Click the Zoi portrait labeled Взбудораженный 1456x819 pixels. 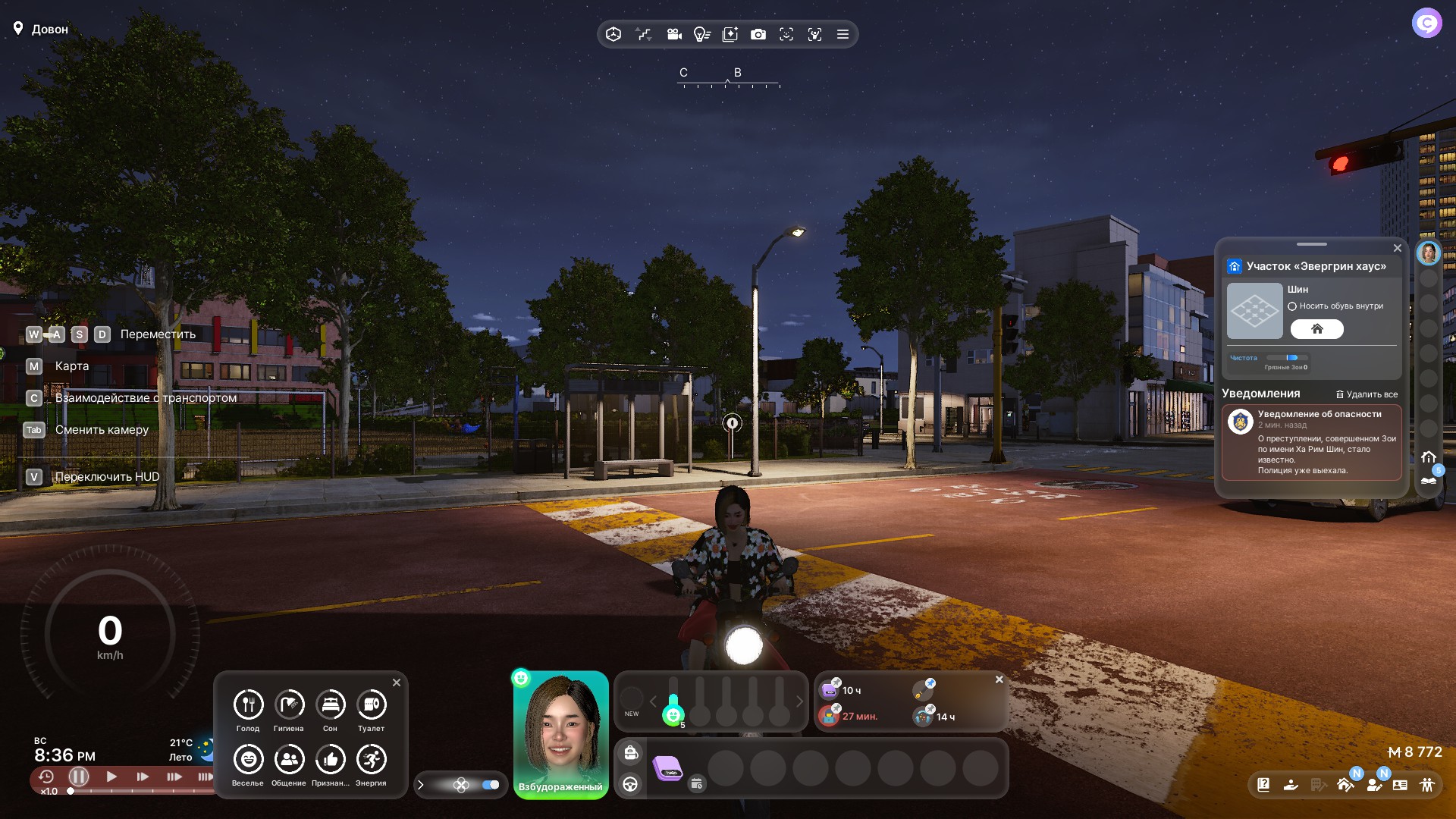[x=560, y=732]
